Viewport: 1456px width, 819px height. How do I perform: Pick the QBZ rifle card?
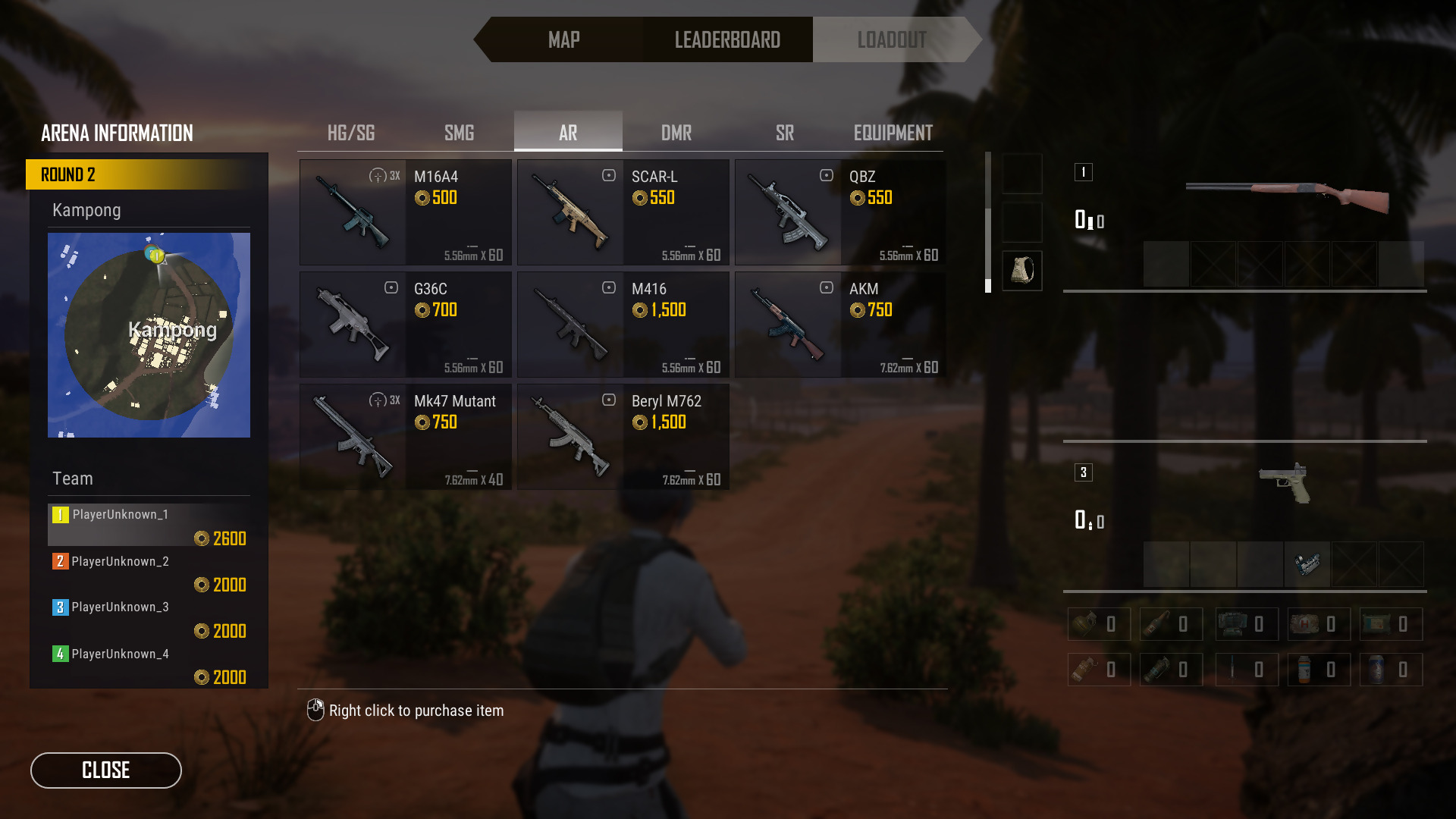click(x=840, y=212)
